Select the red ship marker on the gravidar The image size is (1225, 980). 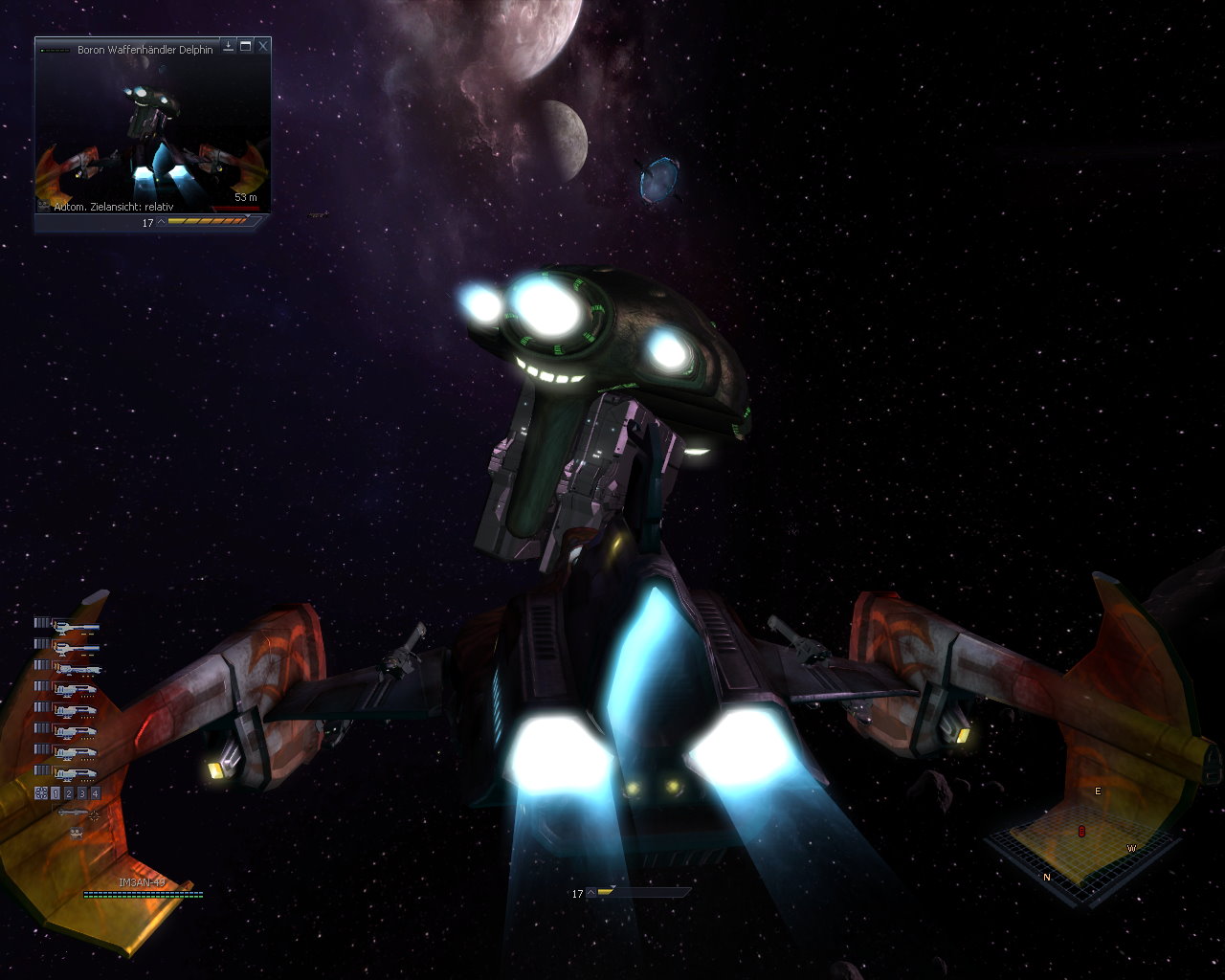(1082, 831)
